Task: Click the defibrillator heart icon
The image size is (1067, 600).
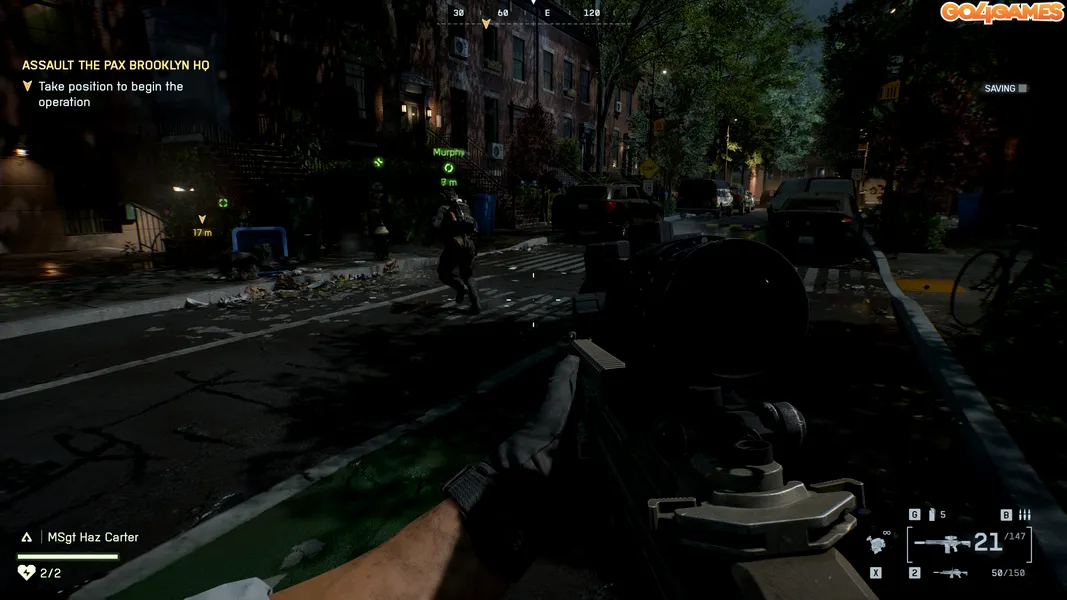Action: tap(26, 573)
